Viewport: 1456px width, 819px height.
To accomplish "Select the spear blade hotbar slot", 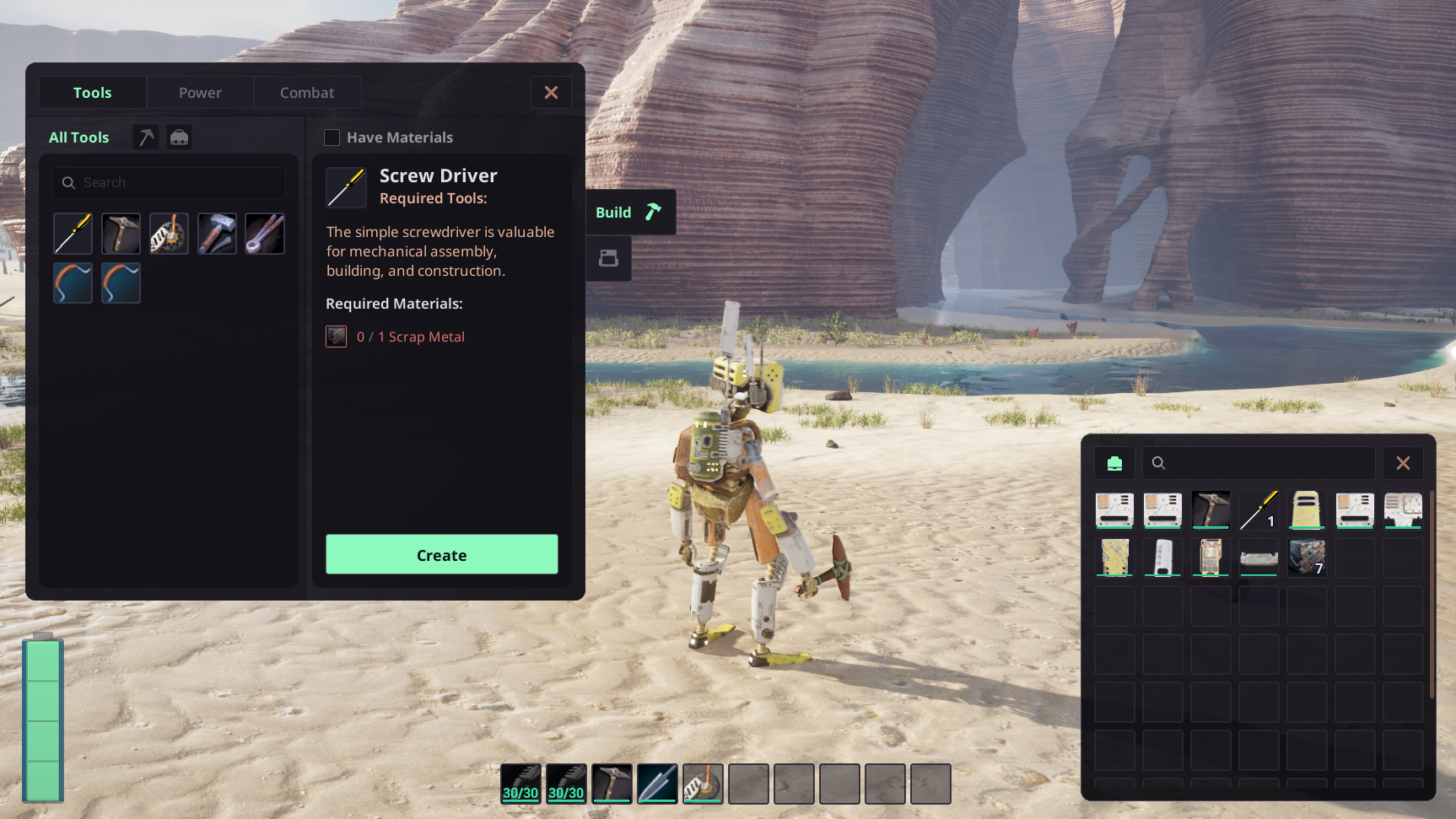I will (657, 784).
